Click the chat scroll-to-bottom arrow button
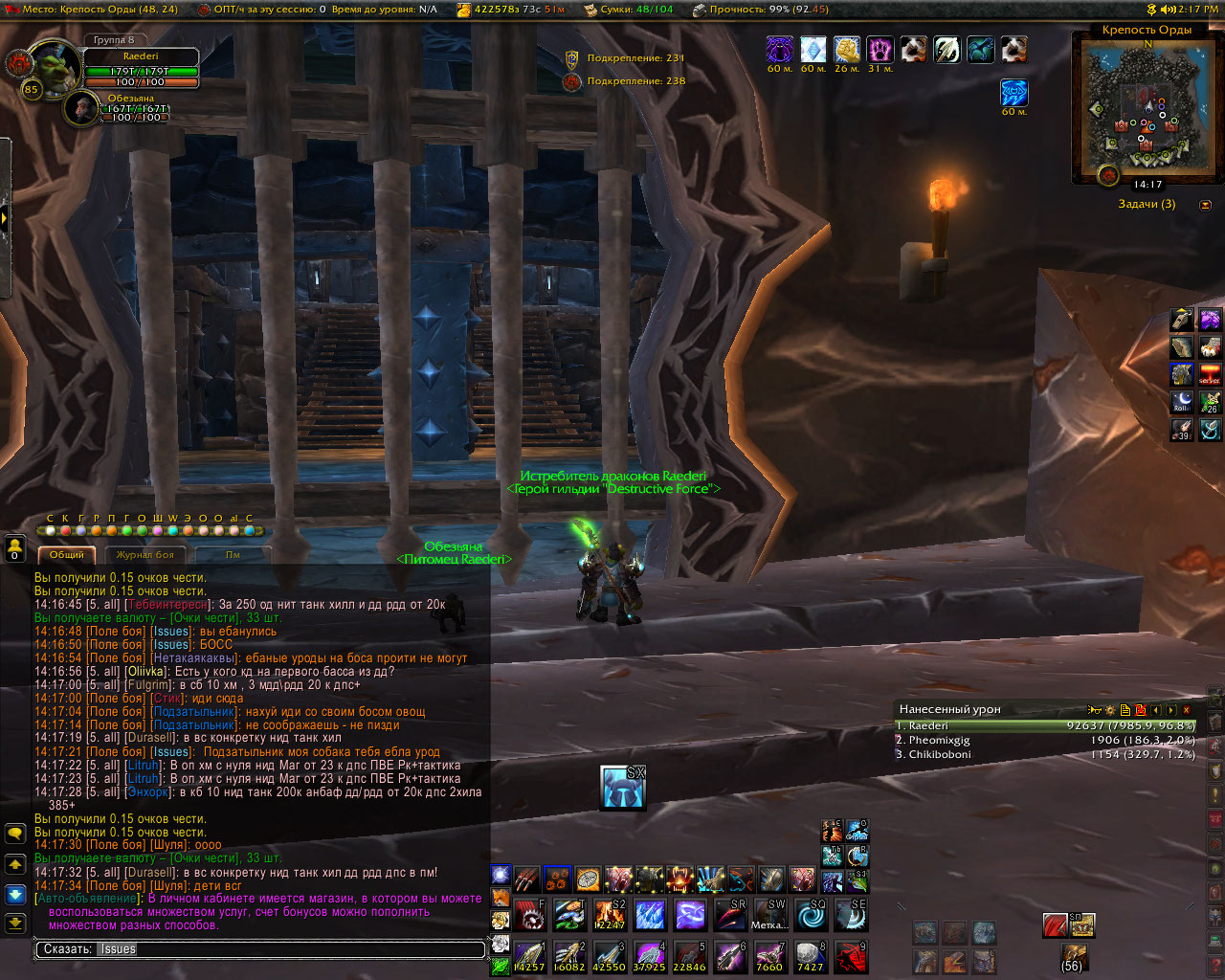Viewport: 1225px width, 980px height. click(x=15, y=923)
